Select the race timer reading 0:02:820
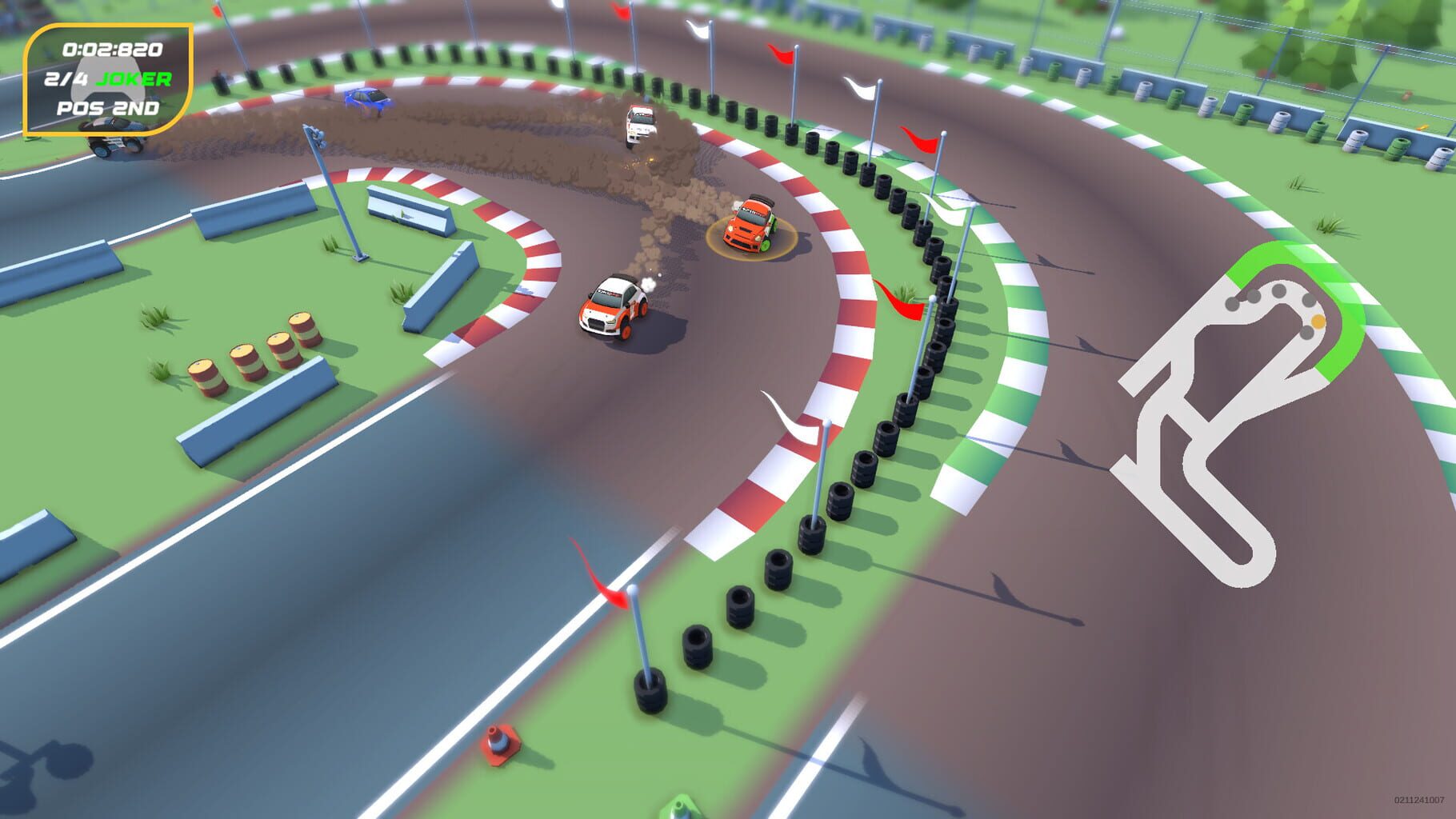Viewport: 1456px width, 819px height. [112, 49]
